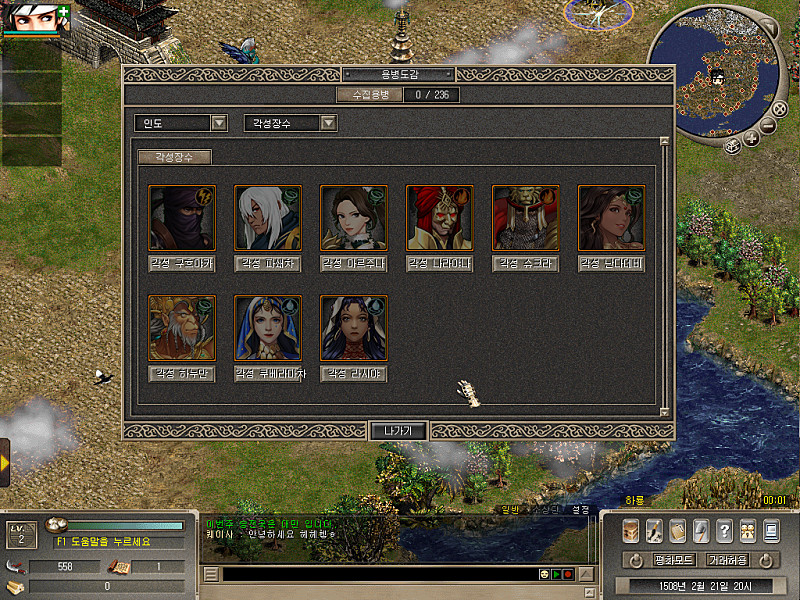Open the 인도 region dropdown

pyautogui.click(x=219, y=123)
